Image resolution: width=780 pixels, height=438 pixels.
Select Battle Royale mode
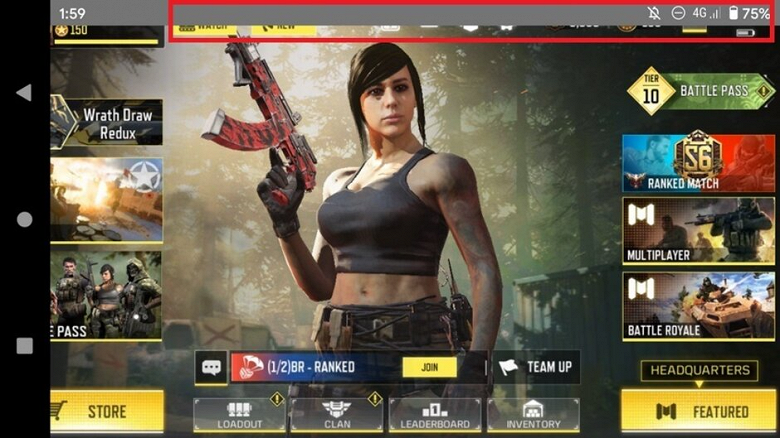pyautogui.click(x=699, y=305)
